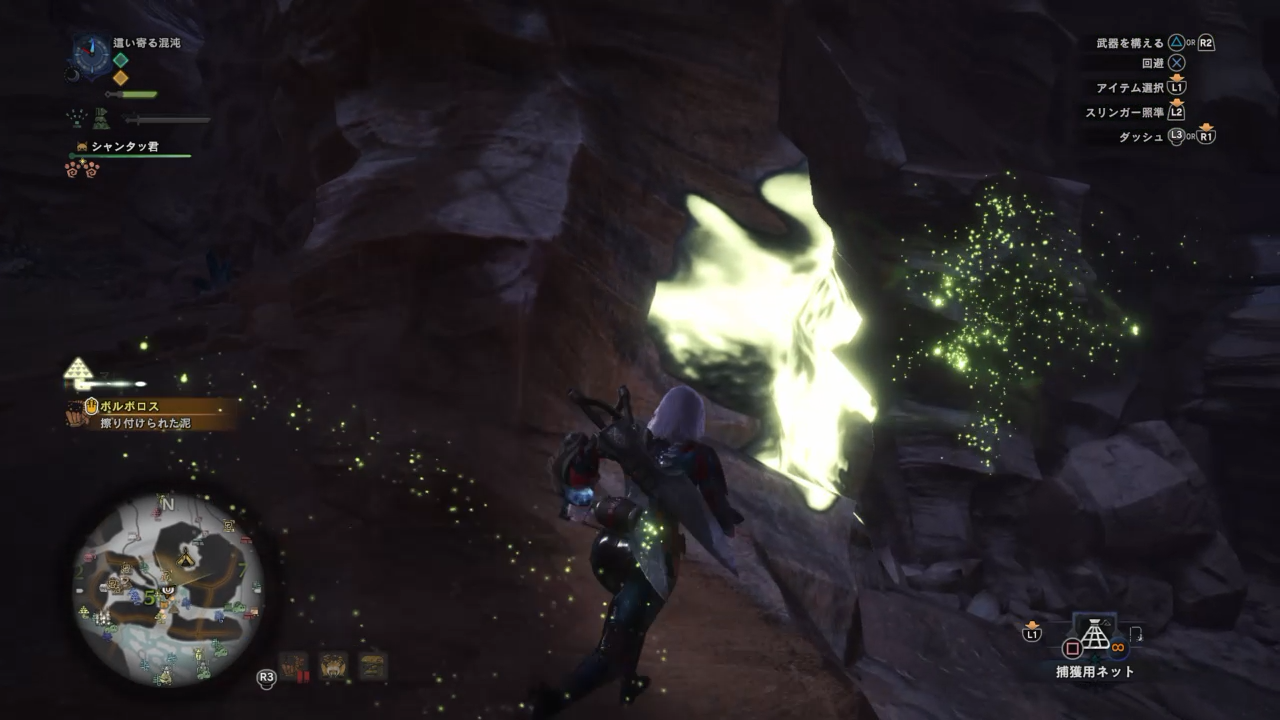Select the first monster icon beside the minimap
Viewport: 1280px width, 720px height.
click(294, 666)
